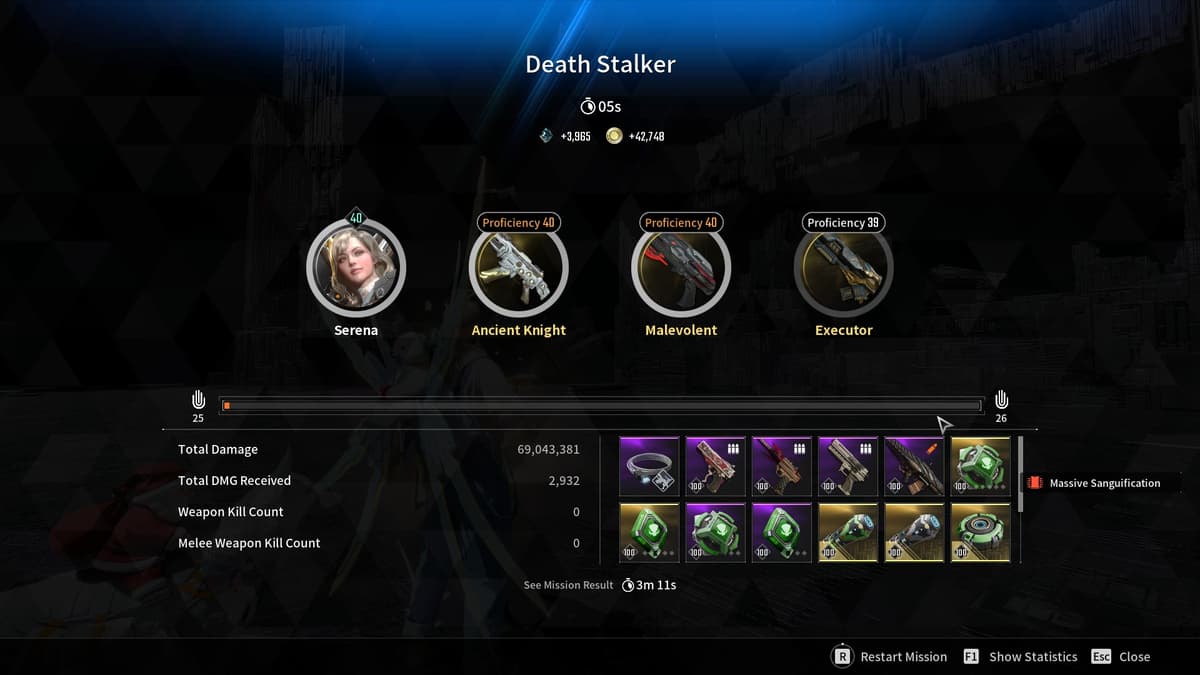The image size is (1200, 675).
Task: Click the Restart Mission button
Action: click(890, 657)
